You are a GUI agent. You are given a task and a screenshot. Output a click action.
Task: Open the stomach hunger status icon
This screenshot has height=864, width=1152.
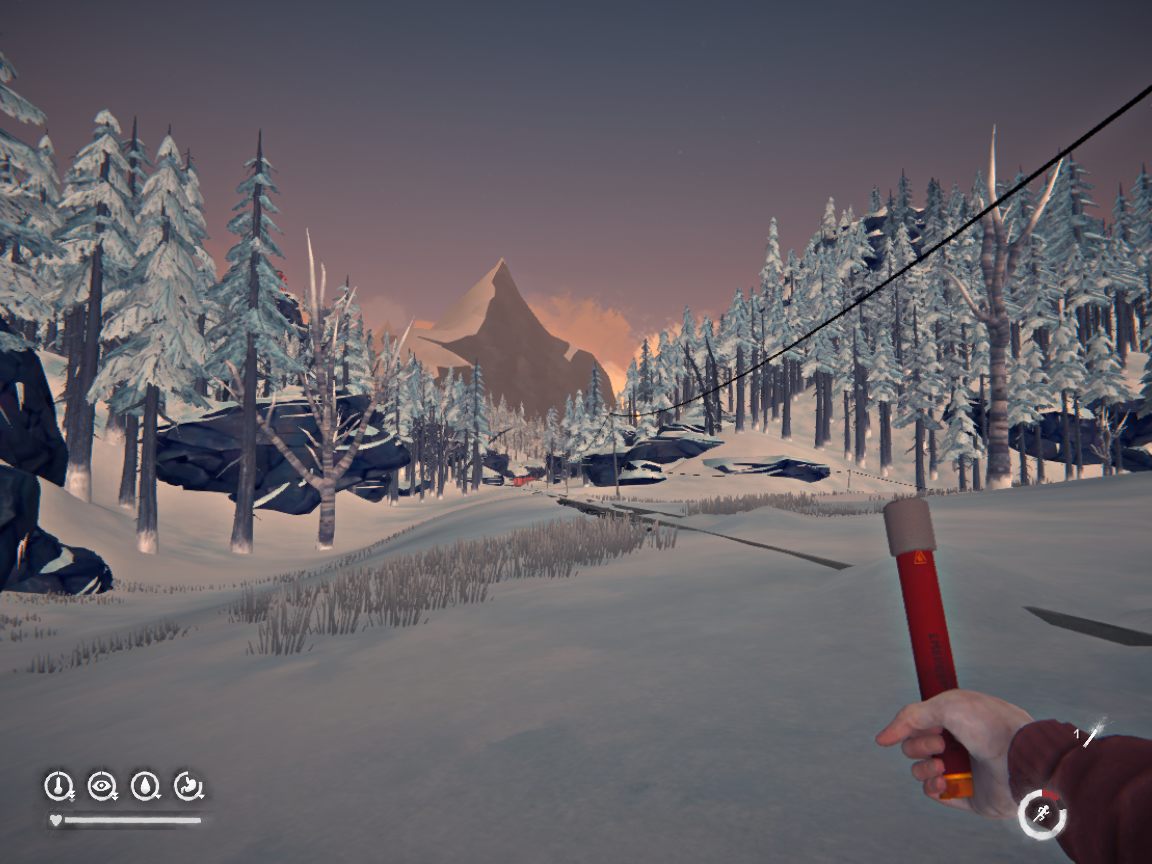[188, 786]
